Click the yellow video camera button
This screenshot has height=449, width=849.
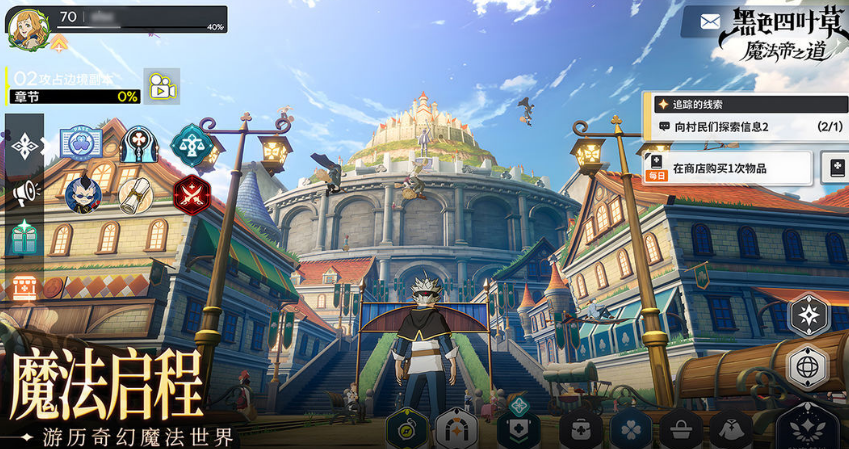[159, 87]
